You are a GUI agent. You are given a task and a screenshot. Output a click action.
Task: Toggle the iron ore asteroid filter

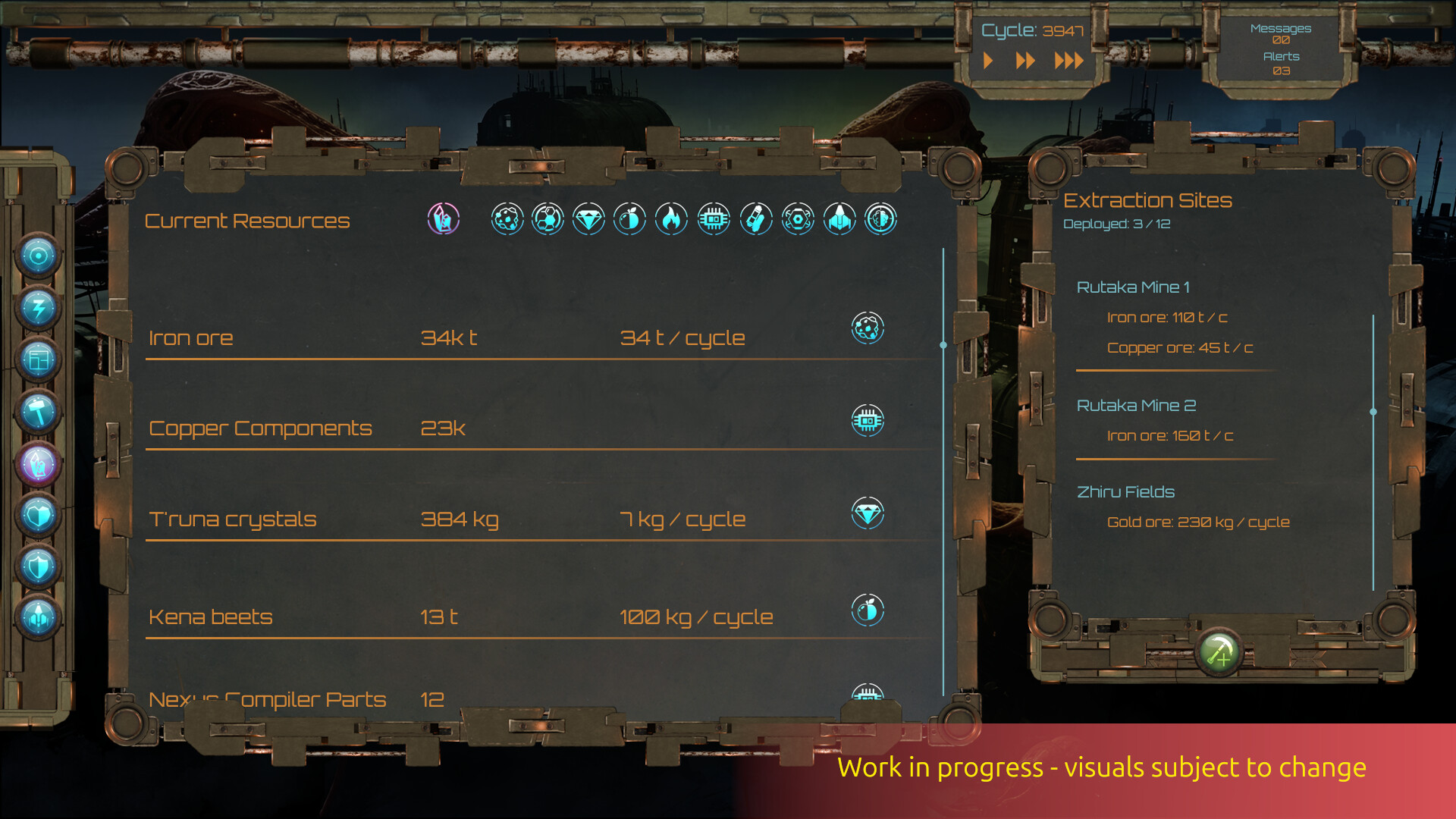[507, 220]
